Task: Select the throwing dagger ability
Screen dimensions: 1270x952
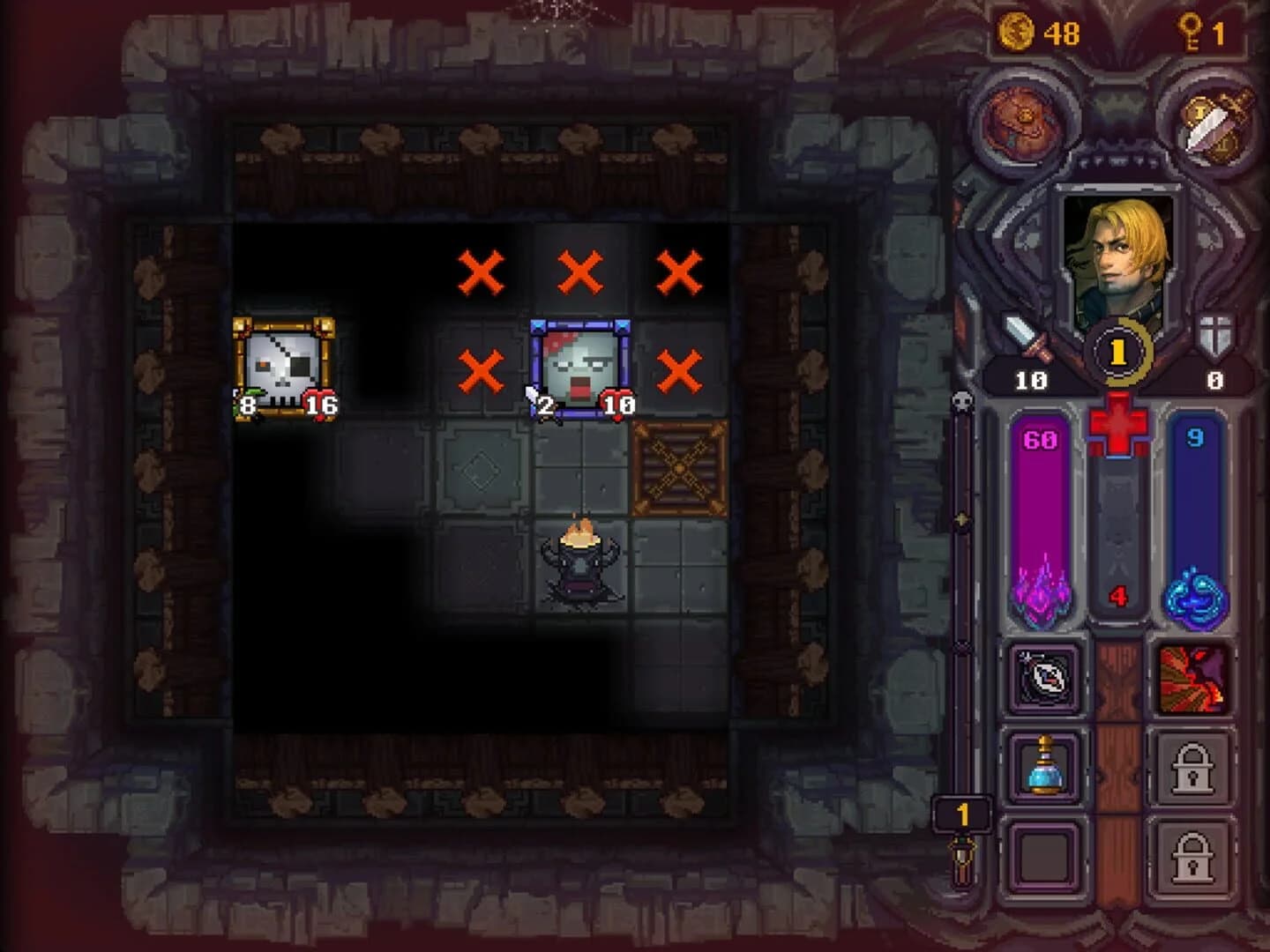Action: (1045, 680)
